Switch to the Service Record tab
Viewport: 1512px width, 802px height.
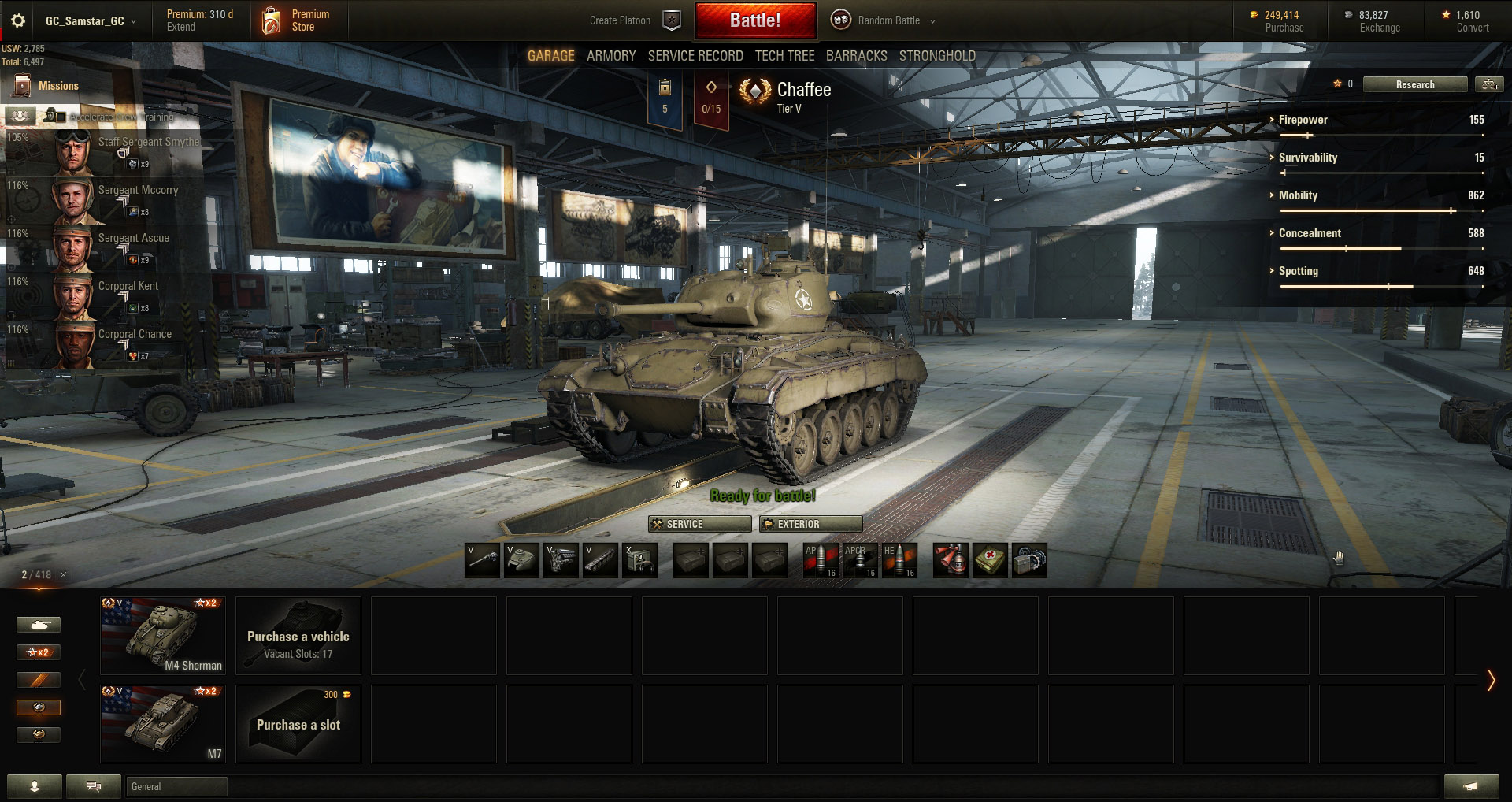695,56
